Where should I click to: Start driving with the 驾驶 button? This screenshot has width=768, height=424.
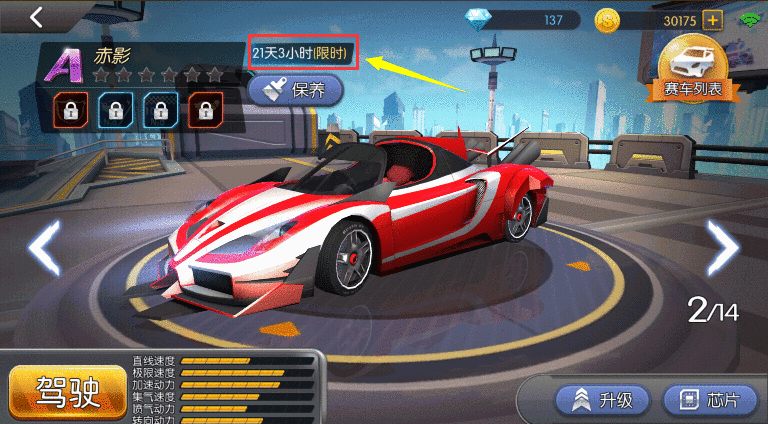point(68,392)
